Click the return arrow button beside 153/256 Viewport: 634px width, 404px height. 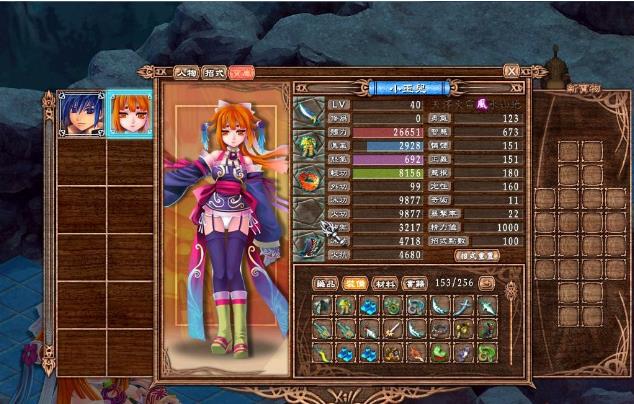pyautogui.click(x=487, y=284)
